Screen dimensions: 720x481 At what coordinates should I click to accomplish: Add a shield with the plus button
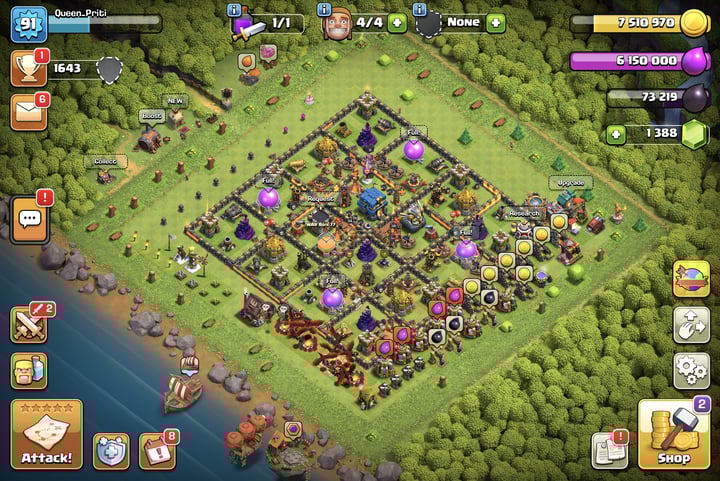click(x=496, y=22)
